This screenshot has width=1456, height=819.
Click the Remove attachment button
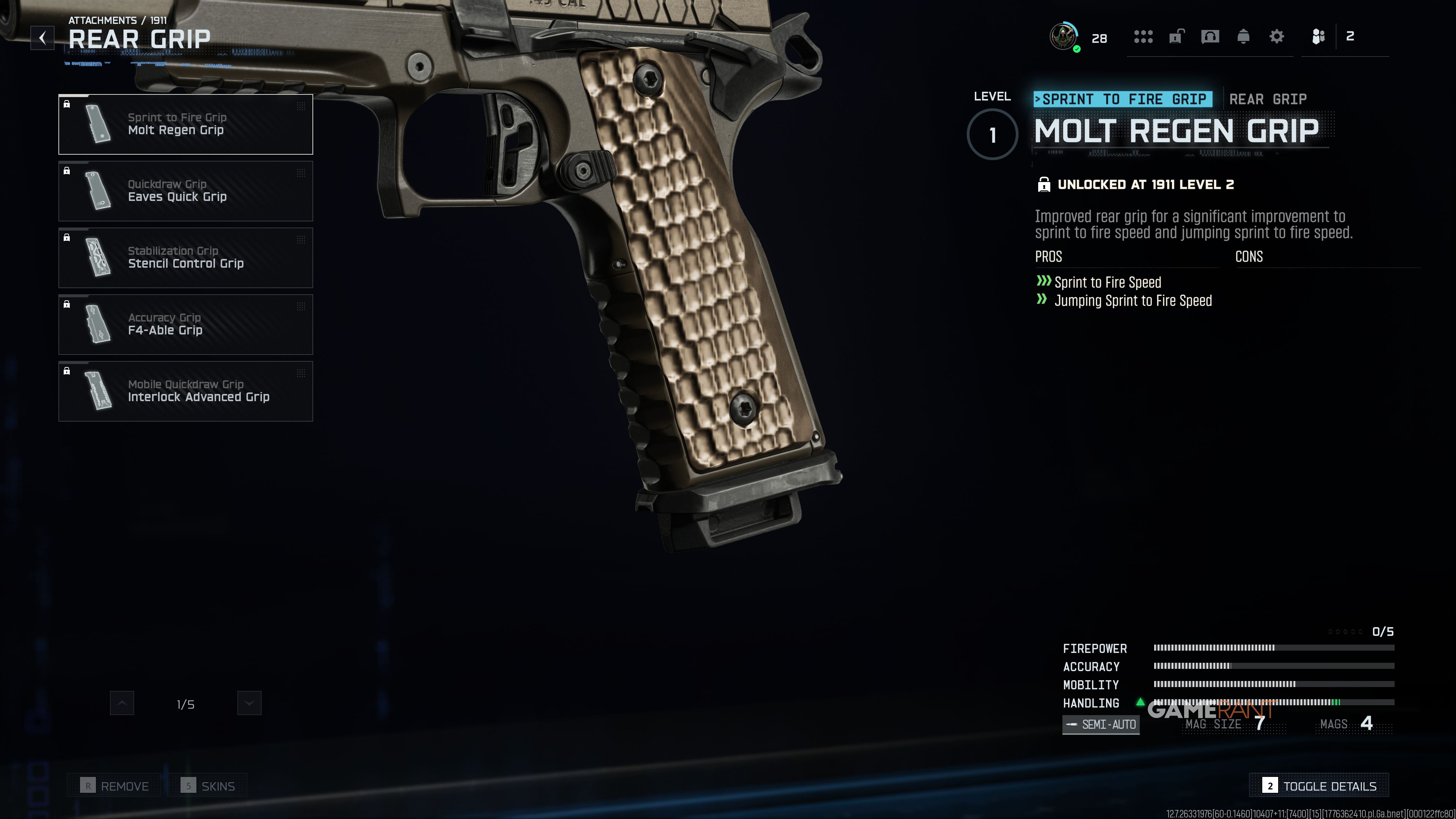pos(115,786)
